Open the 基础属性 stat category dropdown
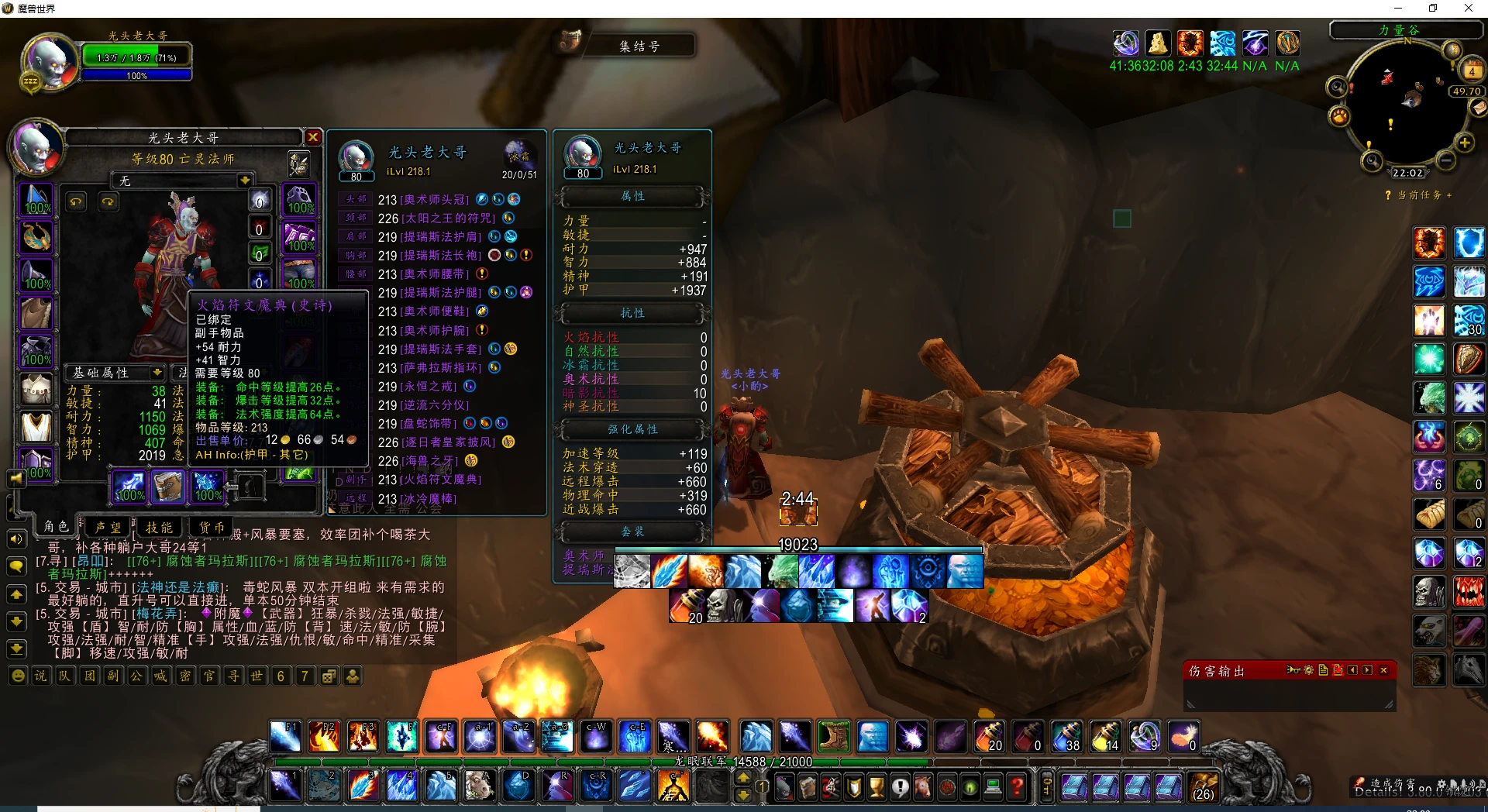This screenshot has width=1488, height=812. point(157,373)
